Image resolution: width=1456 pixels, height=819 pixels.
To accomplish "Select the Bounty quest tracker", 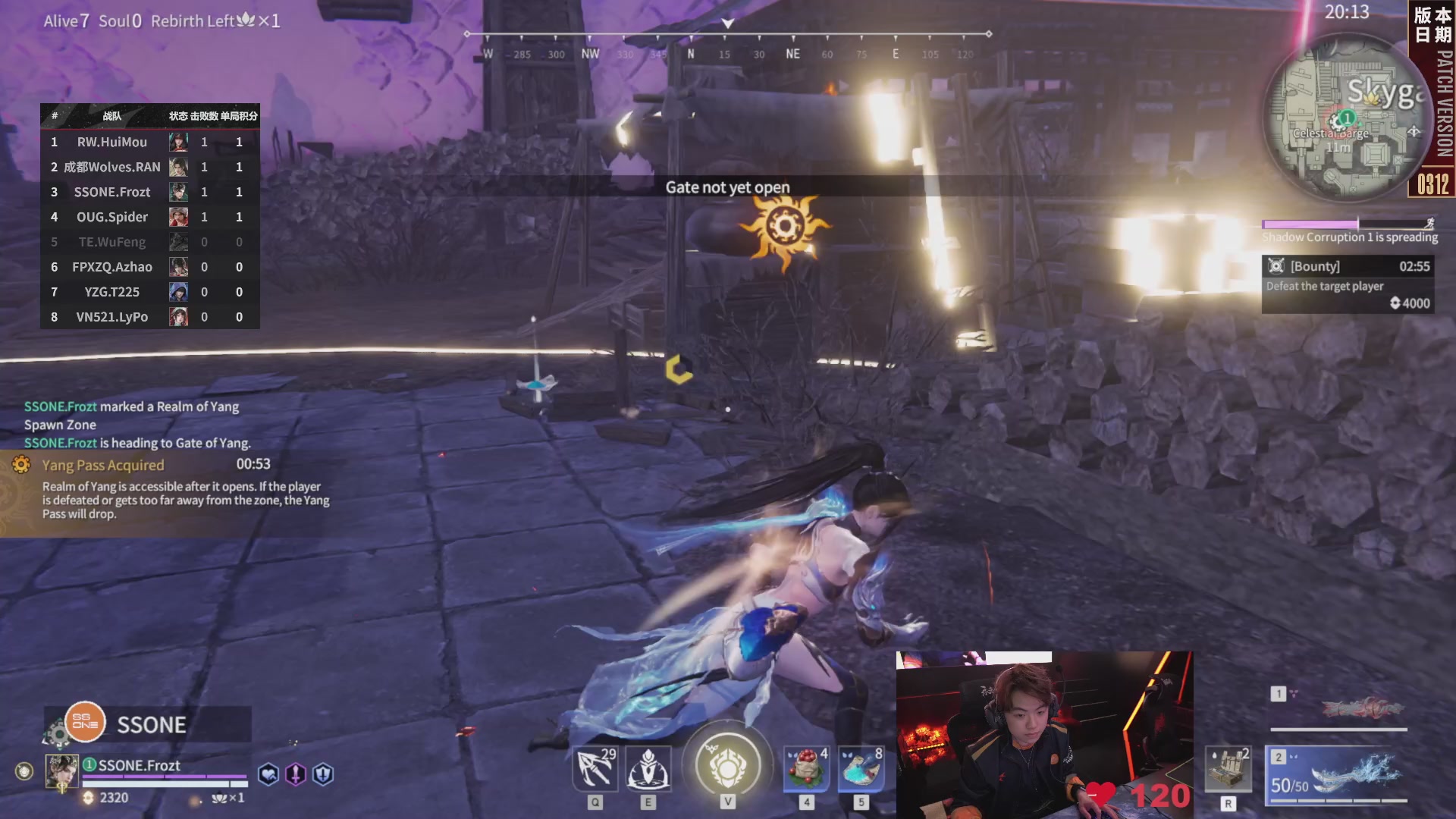I will 1347,284.
